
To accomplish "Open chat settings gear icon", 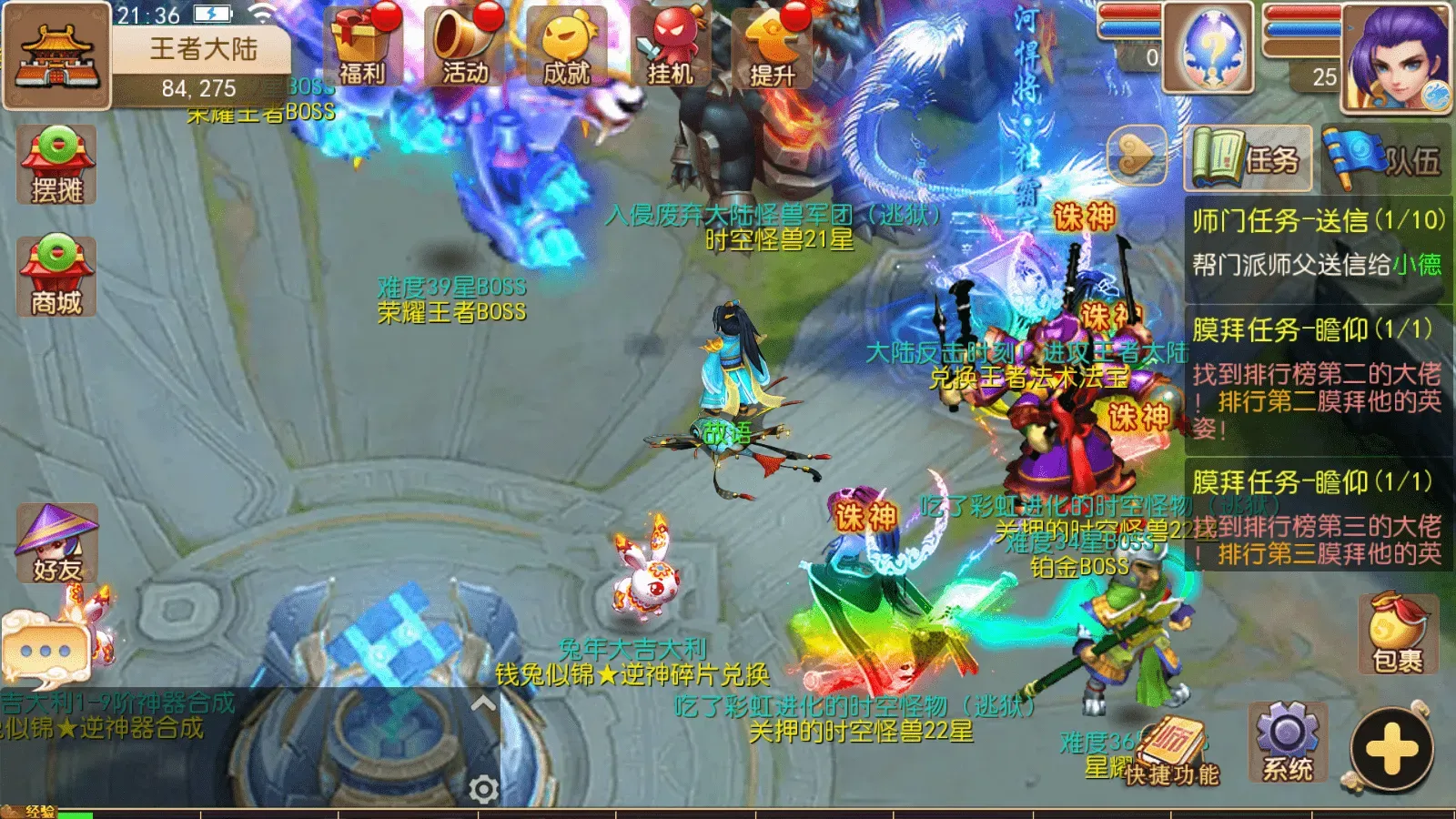I will 483,789.
